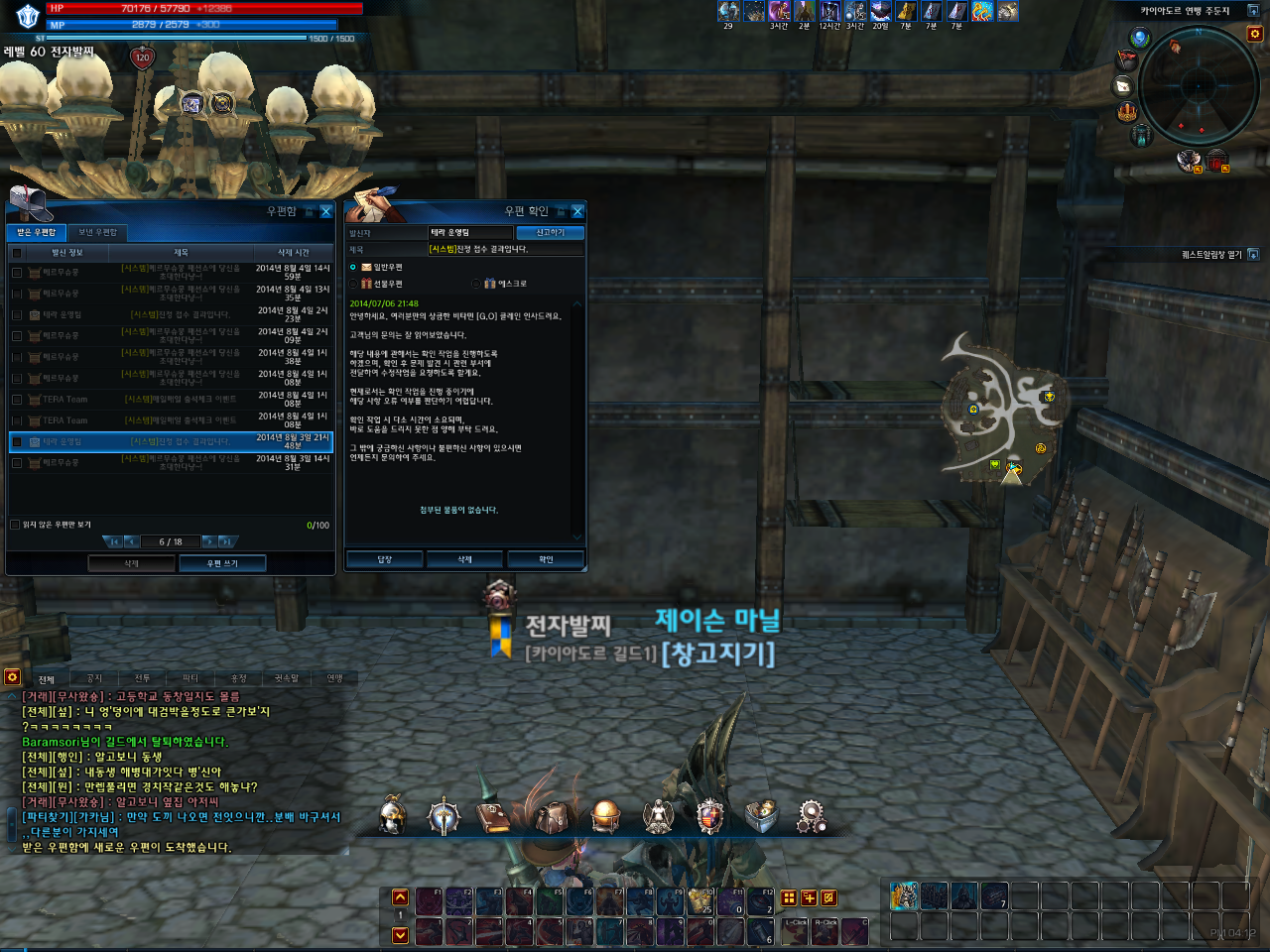Click the 신고하기 report button

point(550,232)
